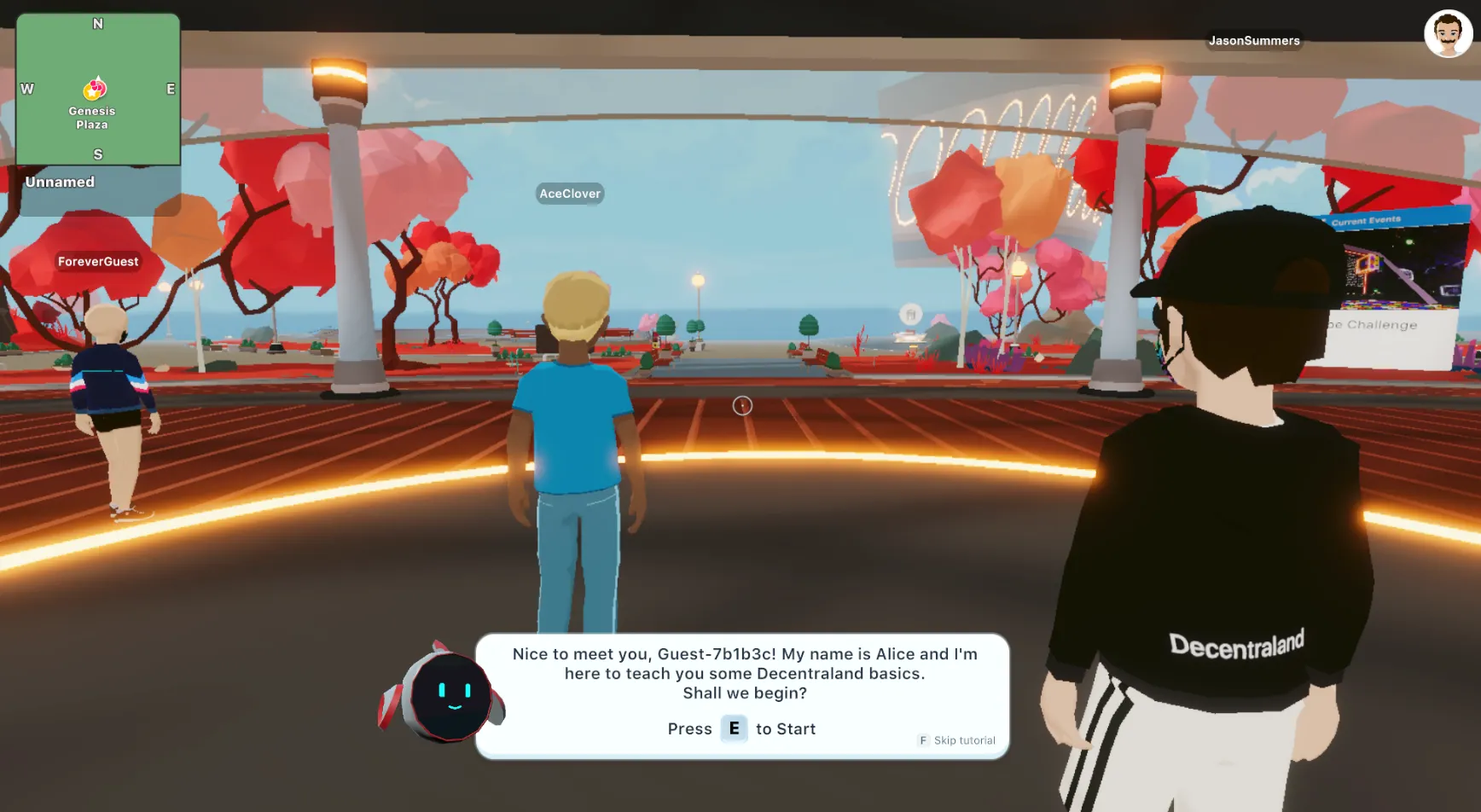This screenshot has width=1481, height=812.
Task: Click the South indicator on the minimap compass
Action: tap(97, 154)
